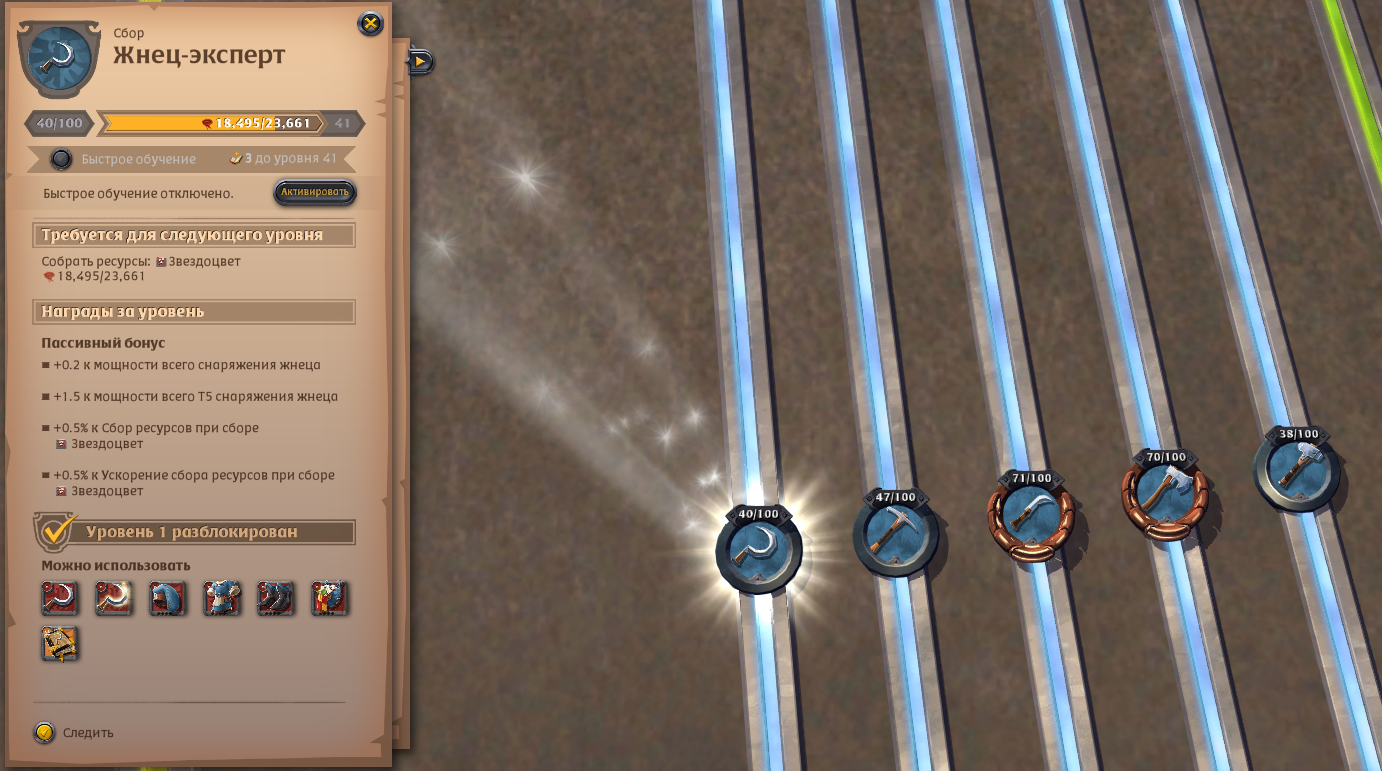
Task: Open the stone hammer node 38/100
Action: [1297, 471]
